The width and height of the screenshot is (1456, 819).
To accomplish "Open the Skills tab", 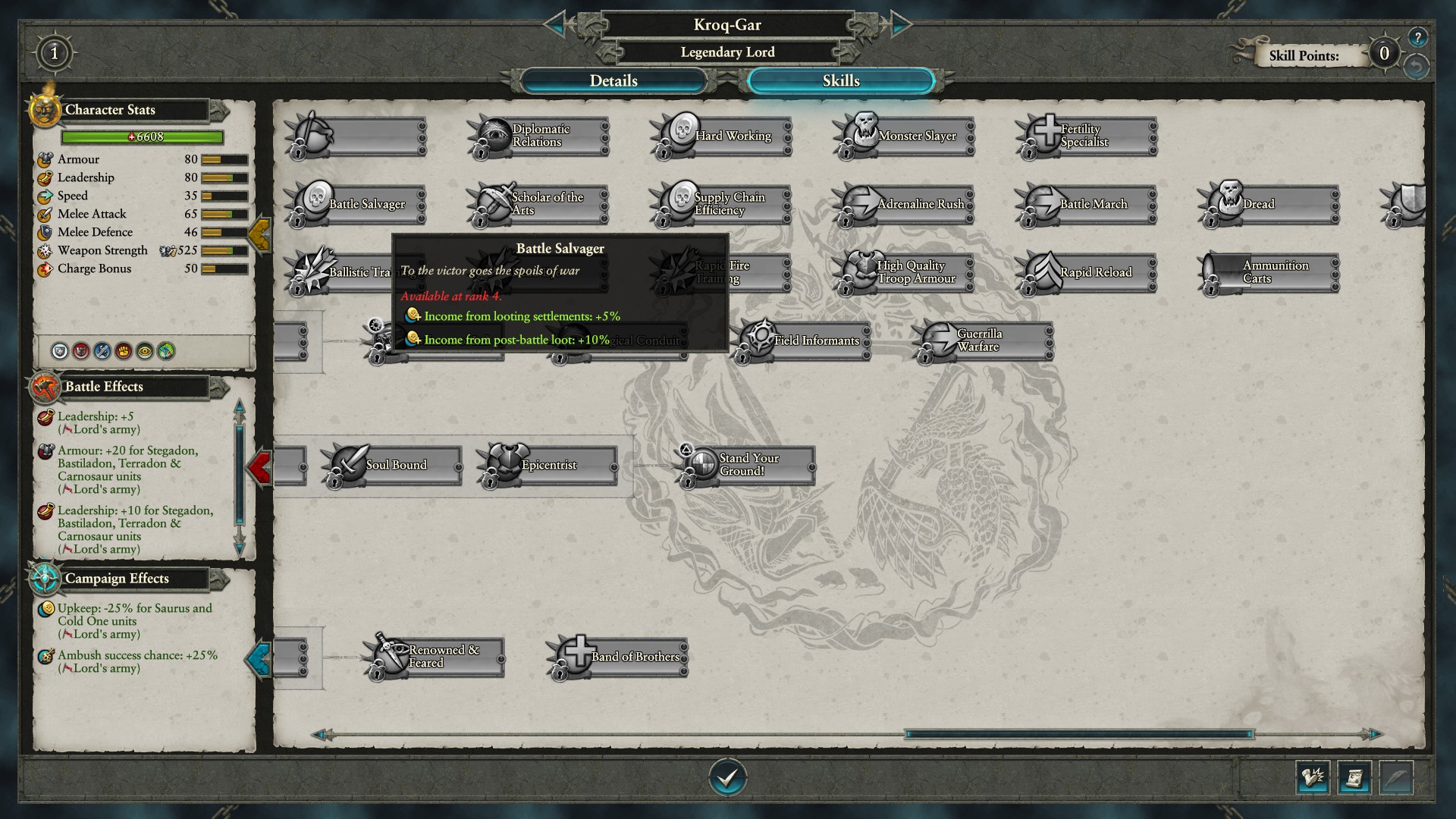I will tap(840, 81).
